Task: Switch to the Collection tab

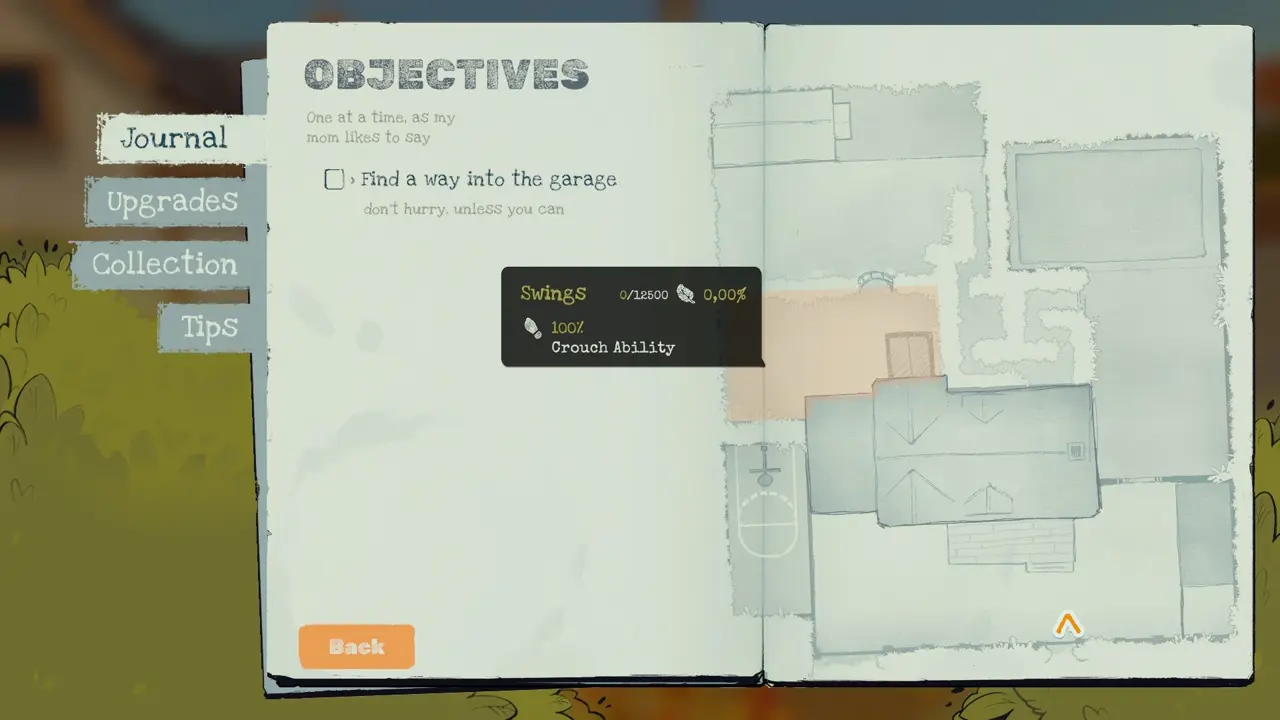Action: [x=164, y=264]
